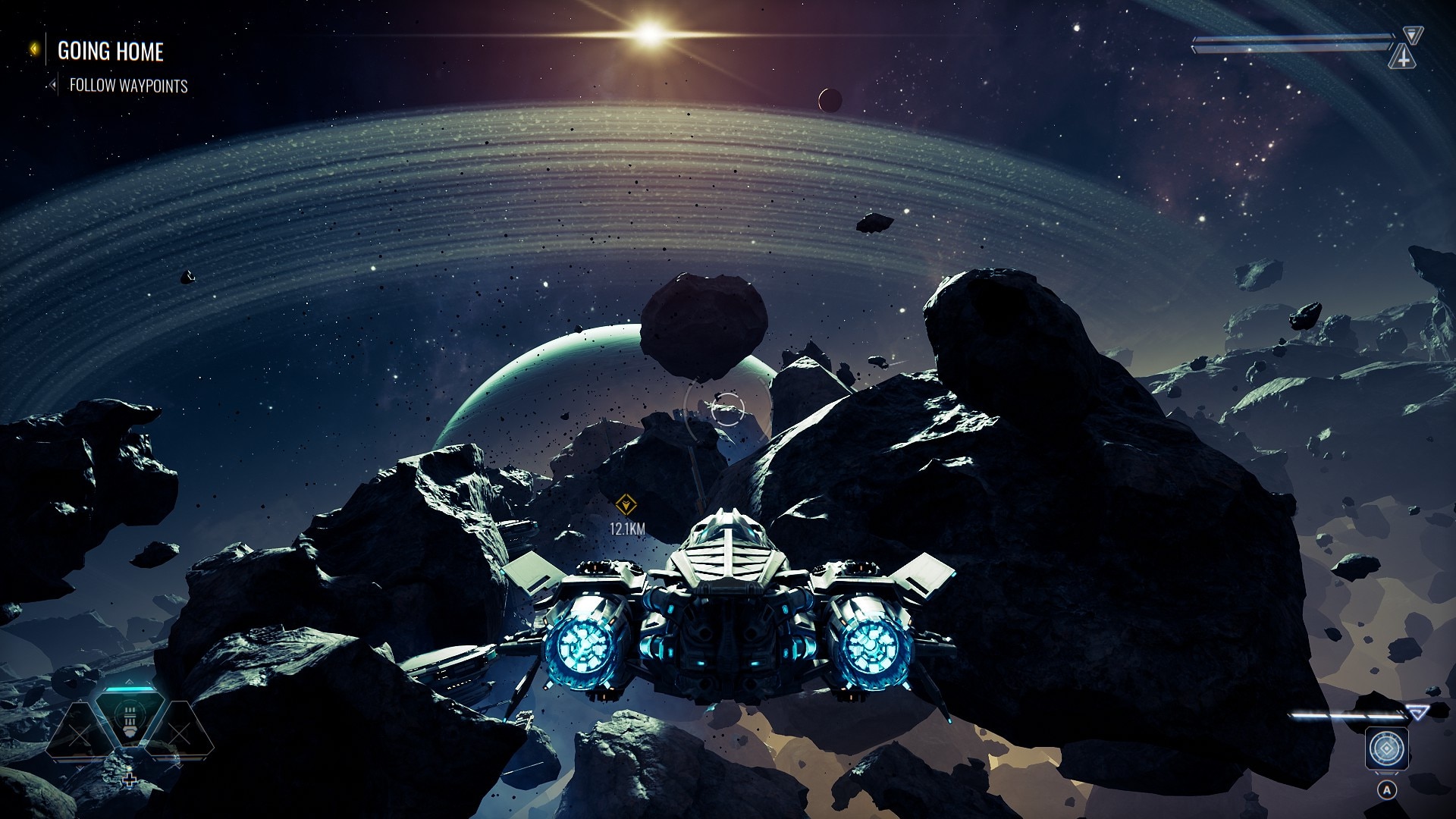This screenshot has height=819, width=1456.
Task: Select the Going Home mission tracker
Action: (110, 51)
